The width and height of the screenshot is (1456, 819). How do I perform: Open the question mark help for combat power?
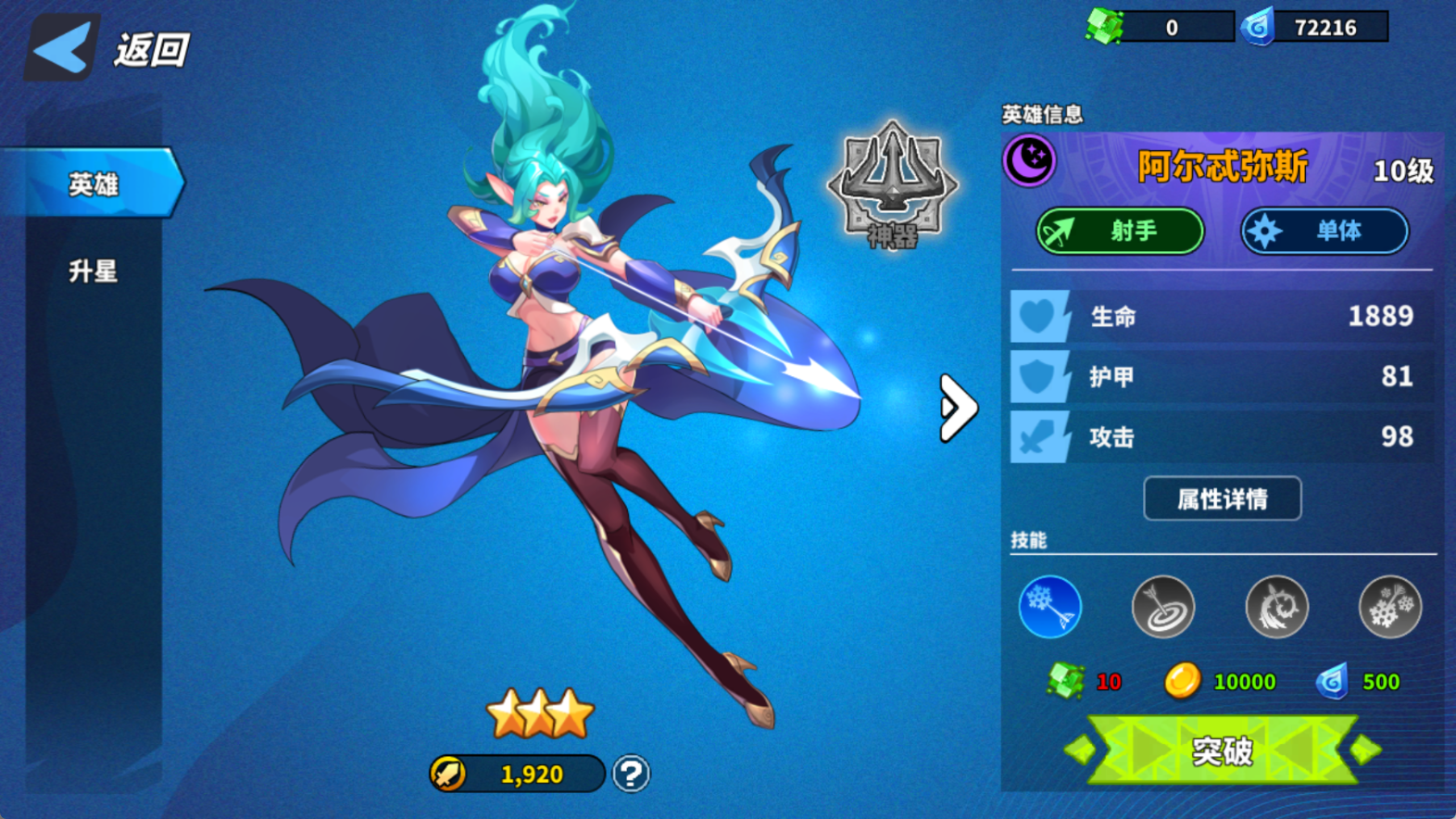coord(632,774)
